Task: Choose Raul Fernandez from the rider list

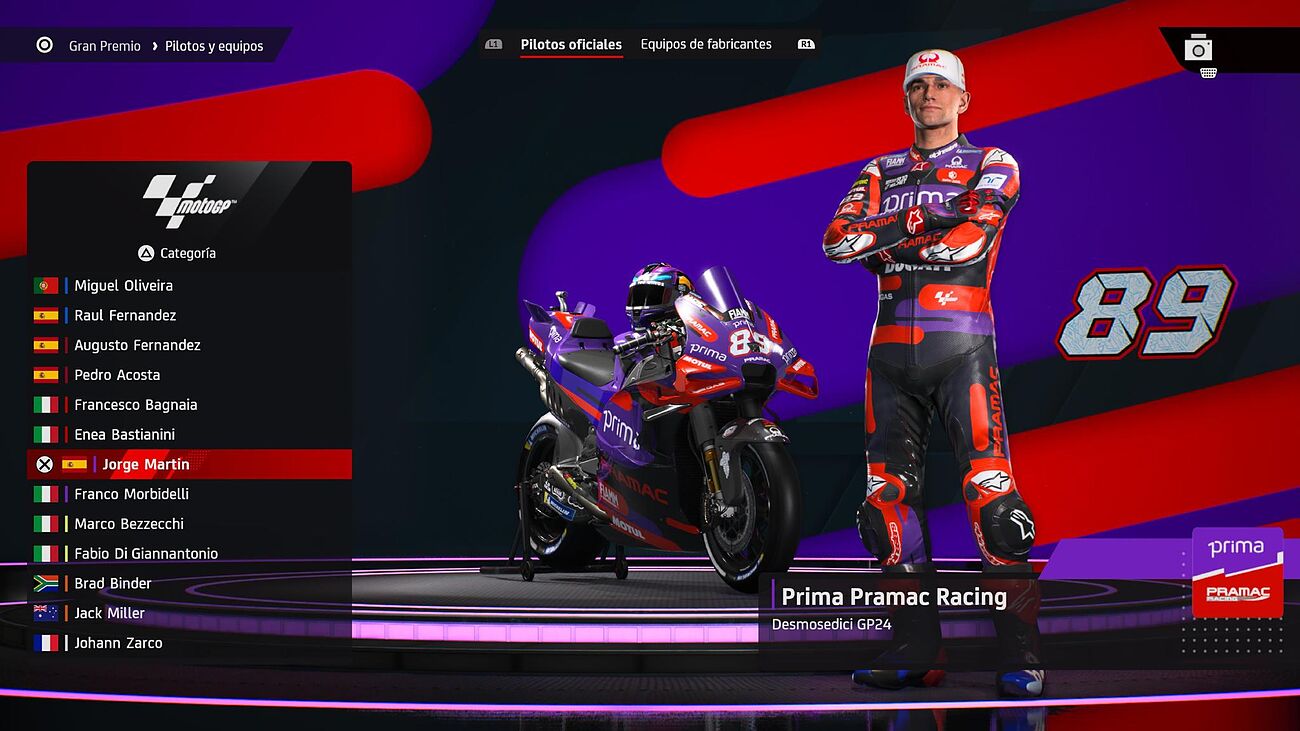Action: pyautogui.click(x=125, y=316)
